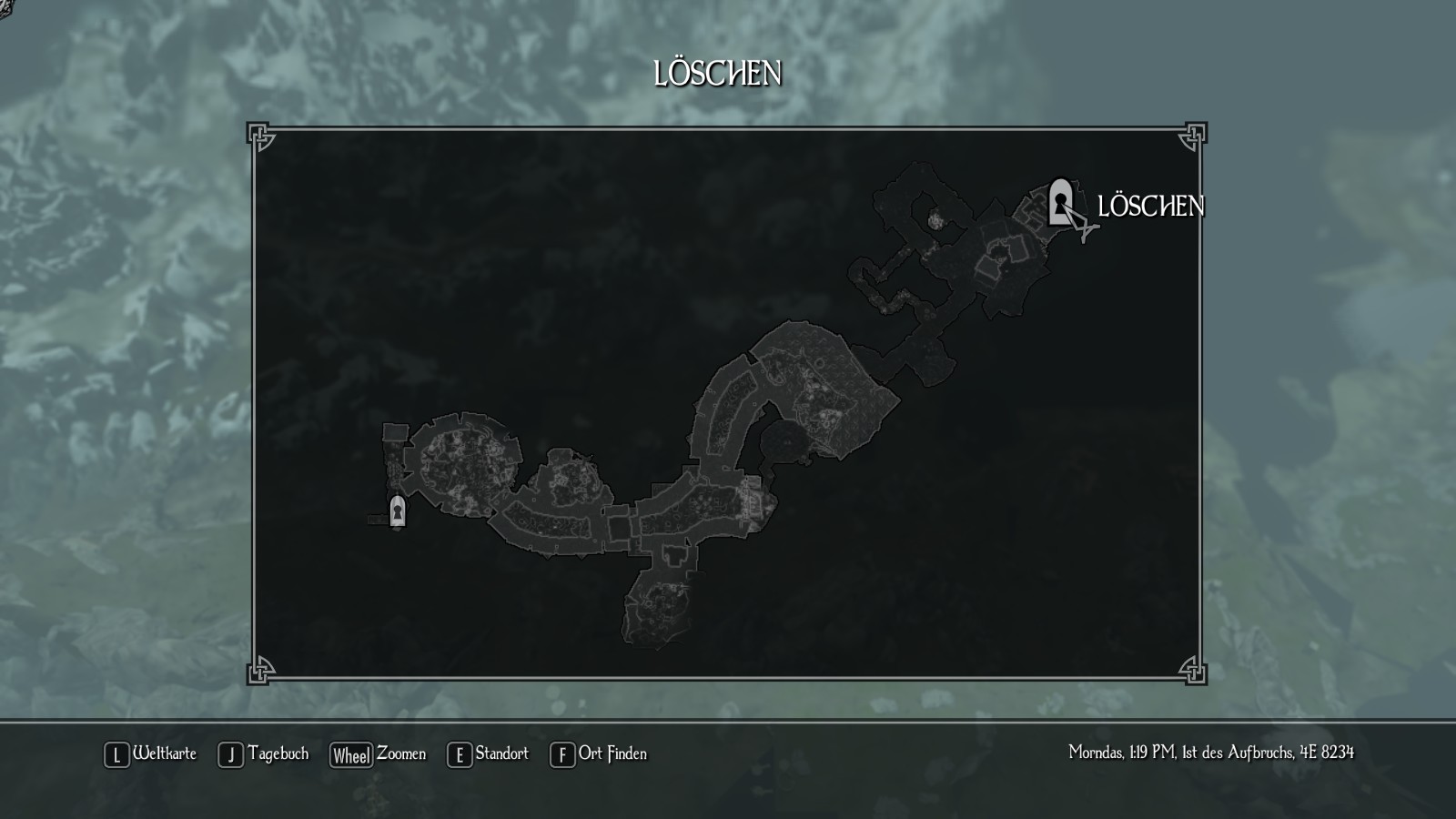
Task: Switch to the Weltkarte world map
Action: (x=151, y=754)
